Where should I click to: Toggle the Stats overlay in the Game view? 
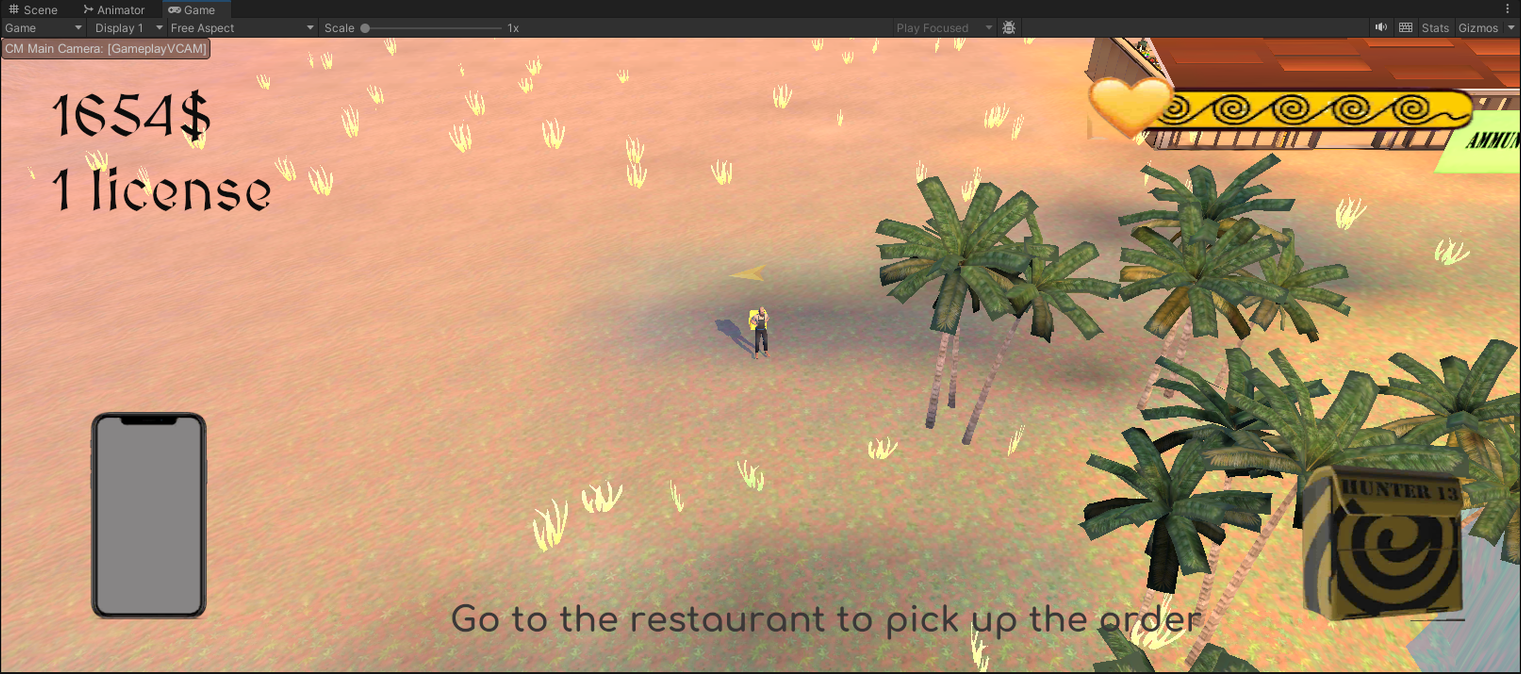[1434, 28]
